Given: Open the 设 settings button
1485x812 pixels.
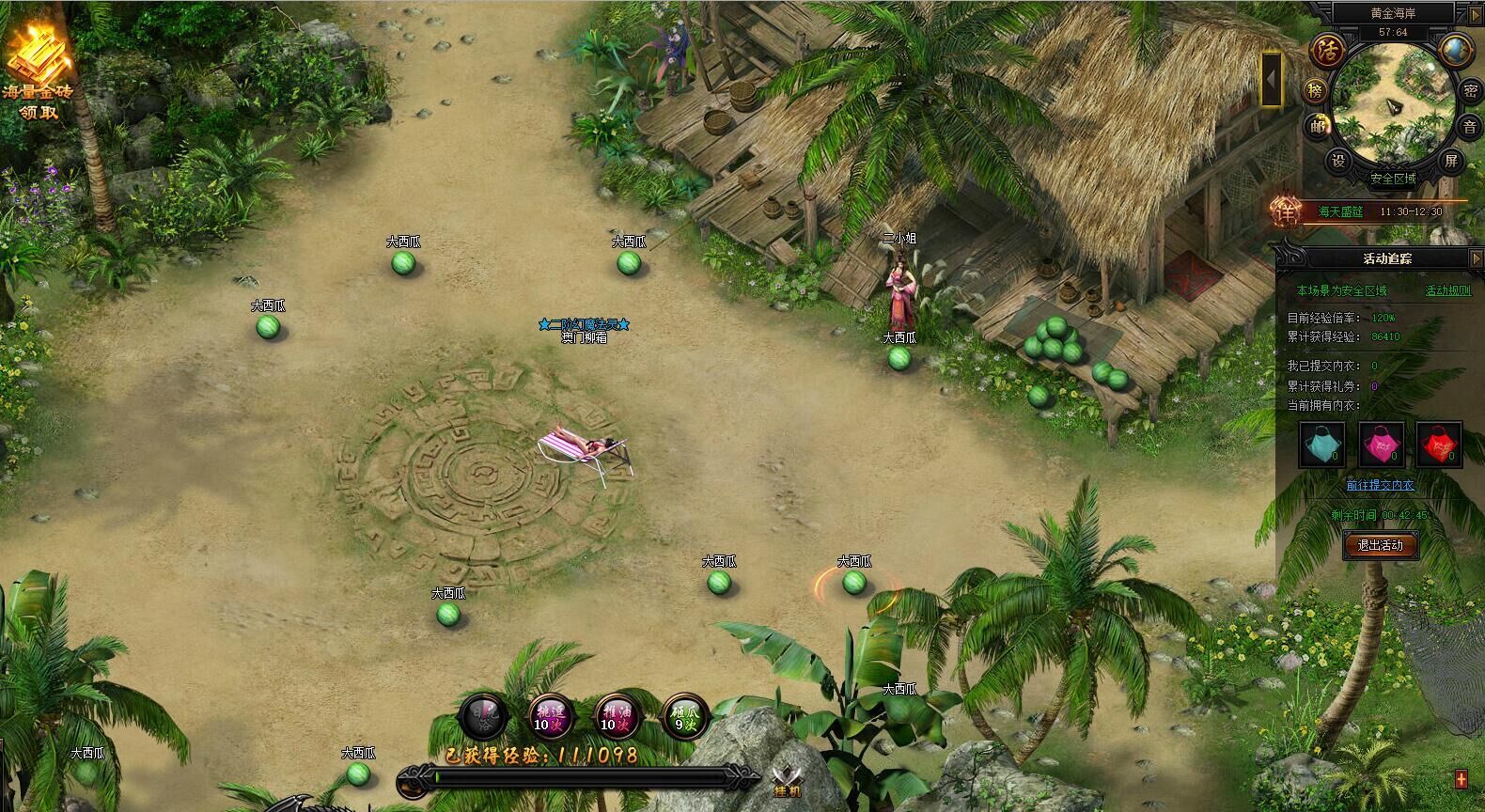Looking at the screenshot, I should [1338, 161].
